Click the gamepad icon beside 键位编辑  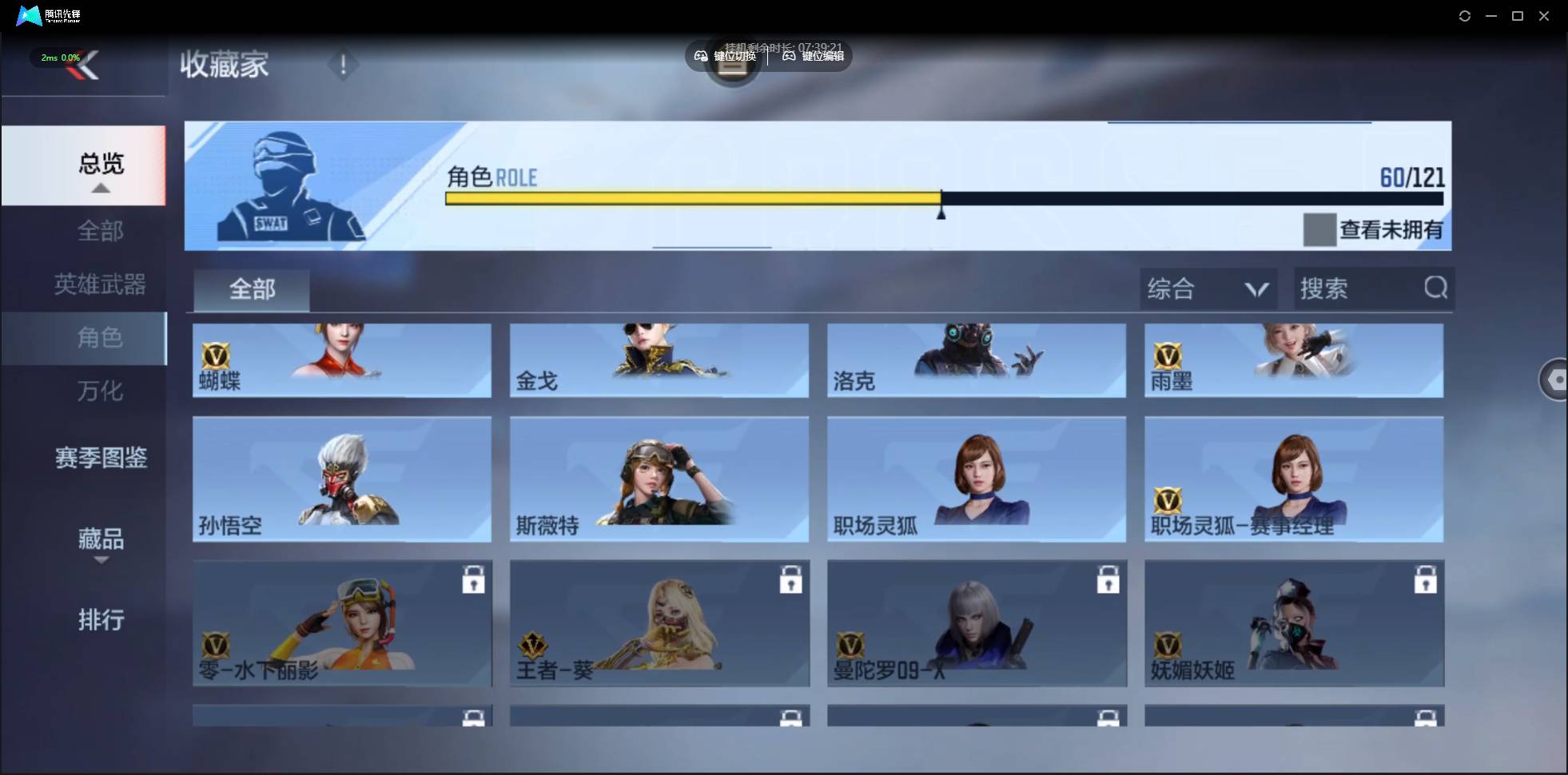click(x=788, y=56)
